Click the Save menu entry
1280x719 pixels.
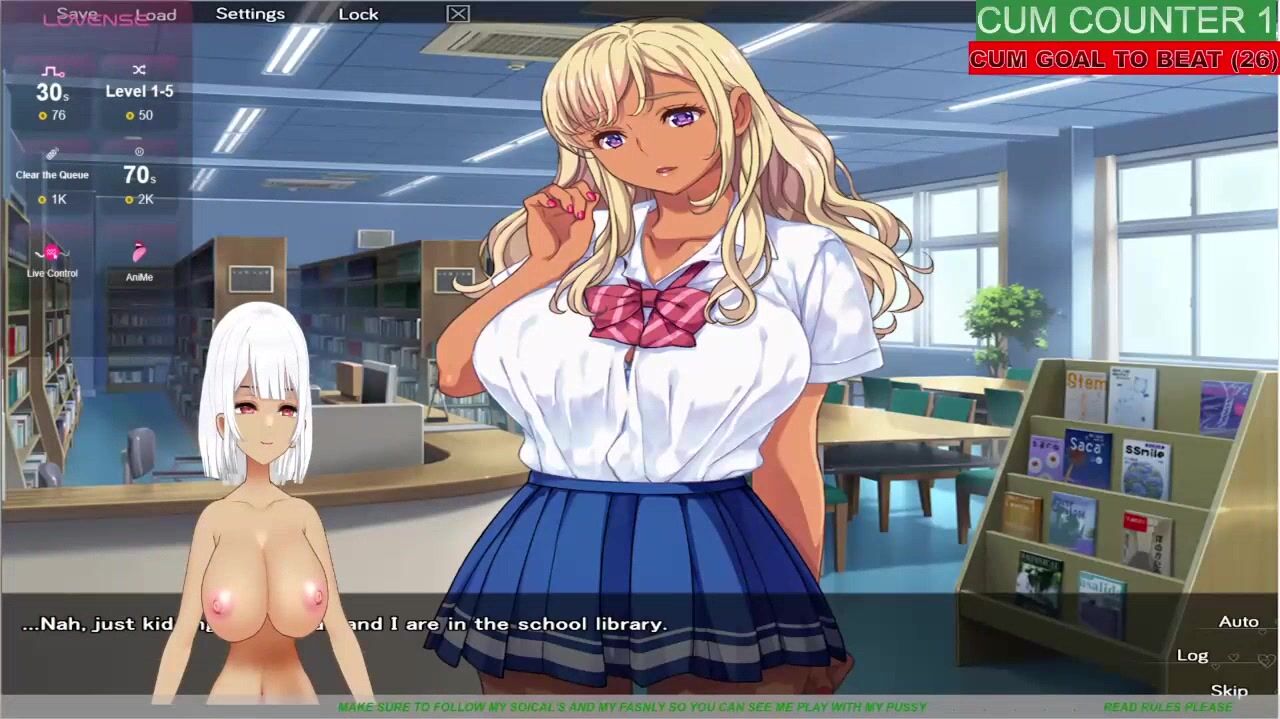pyautogui.click(x=77, y=14)
